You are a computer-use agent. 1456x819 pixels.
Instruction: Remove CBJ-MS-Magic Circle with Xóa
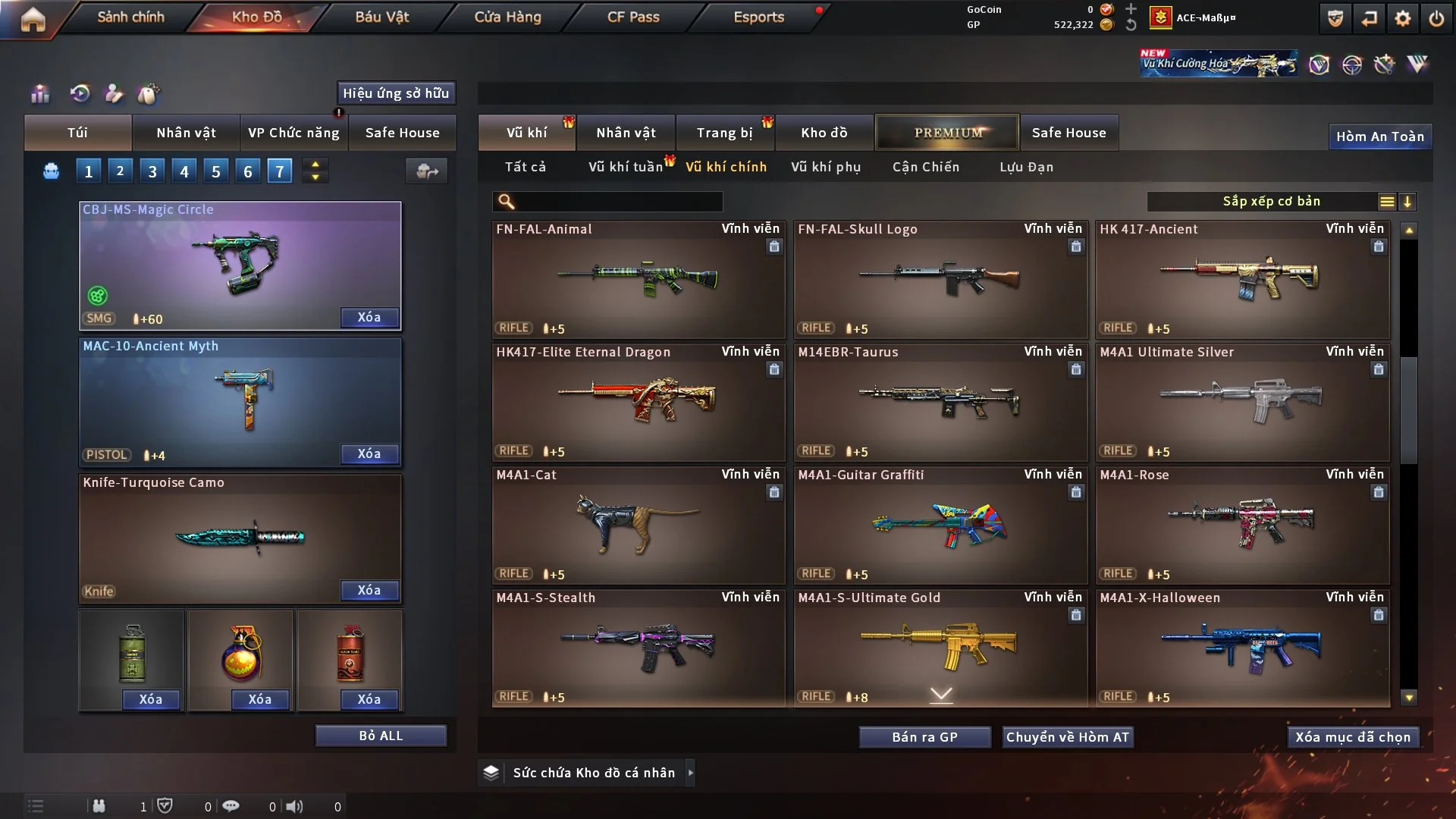tap(369, 318)
